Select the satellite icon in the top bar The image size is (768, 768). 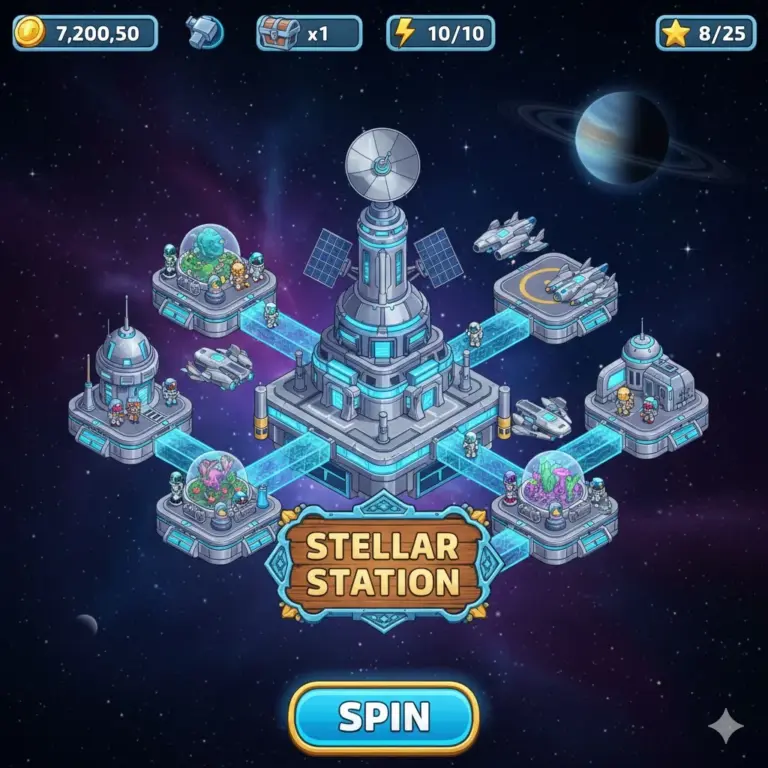204,32
